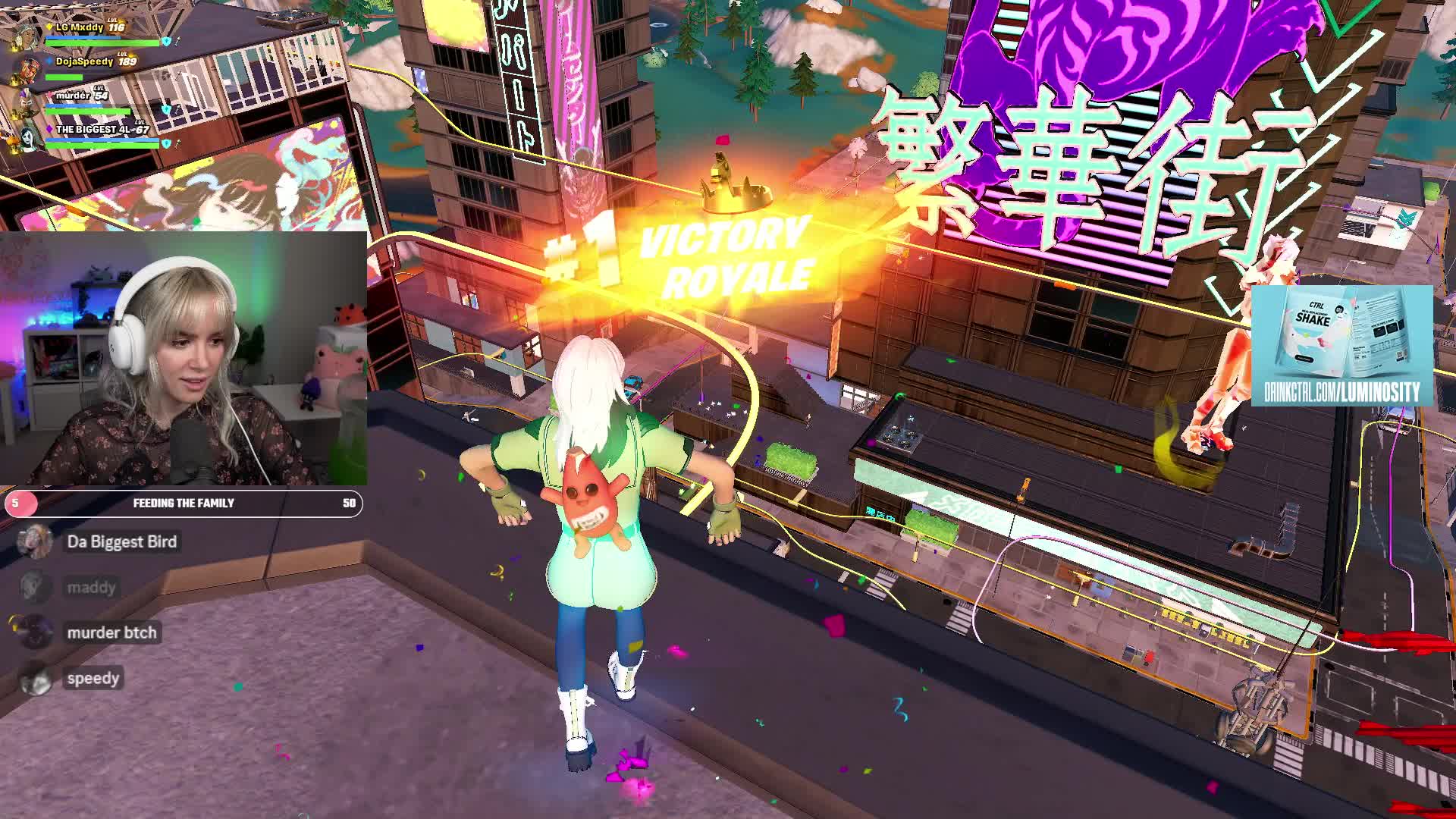This screenshot has width=1456, height=819.
Task: Choose squad member named murder
Action: pos(74,96)
